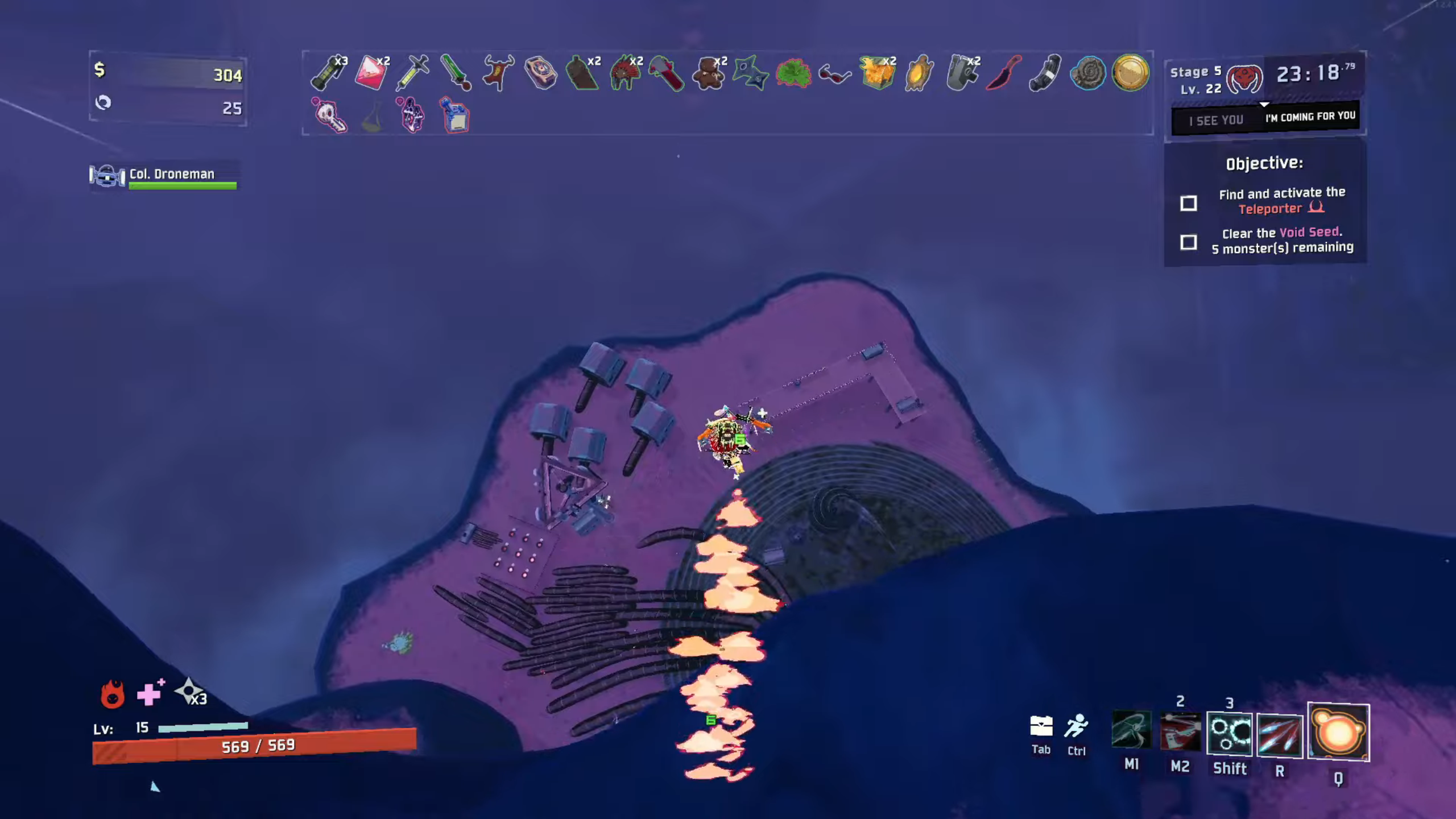Select the skull key item icon

(330, 117)
